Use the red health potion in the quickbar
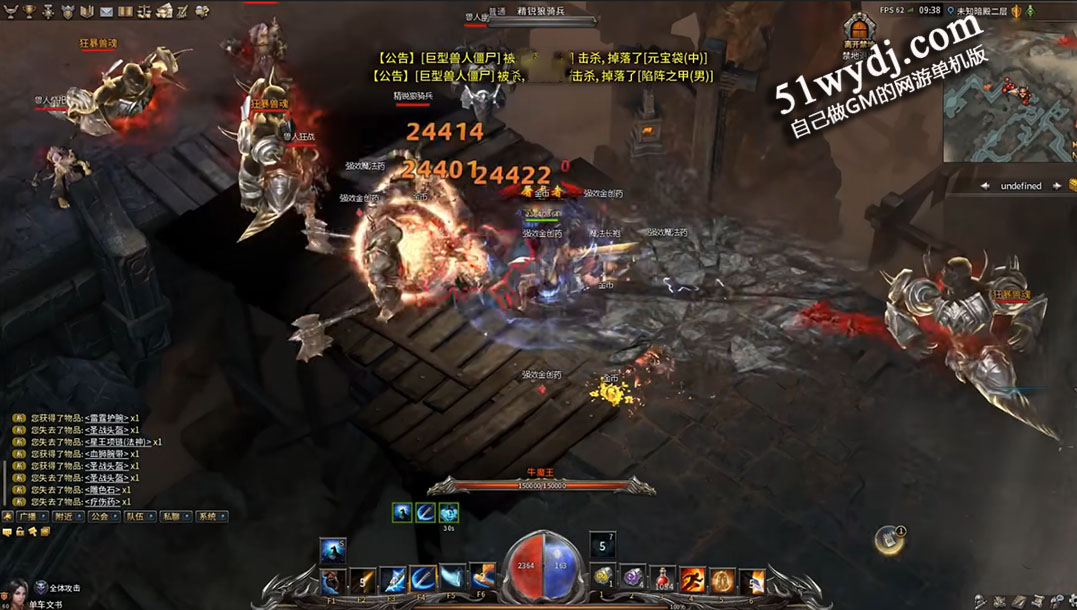Image resolution: width=1077 pixels, height=610 pixels. (662, 579)
